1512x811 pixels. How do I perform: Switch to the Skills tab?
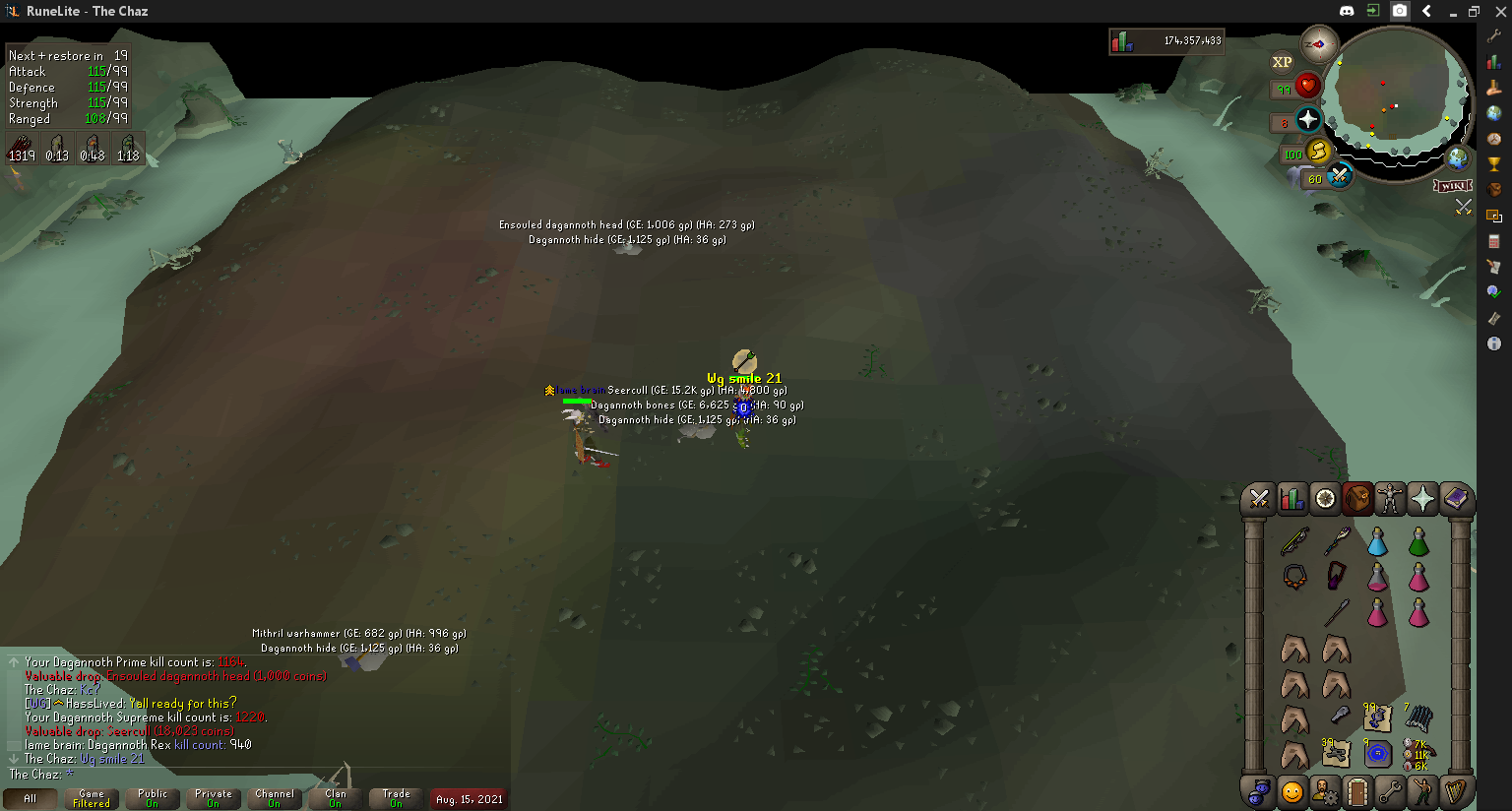[1291, 499]
